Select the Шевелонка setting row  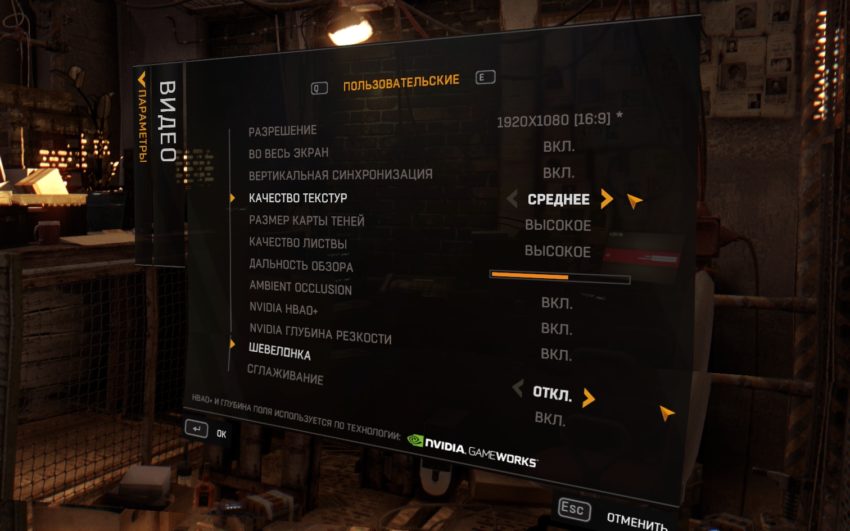click(x=279, y=354)
